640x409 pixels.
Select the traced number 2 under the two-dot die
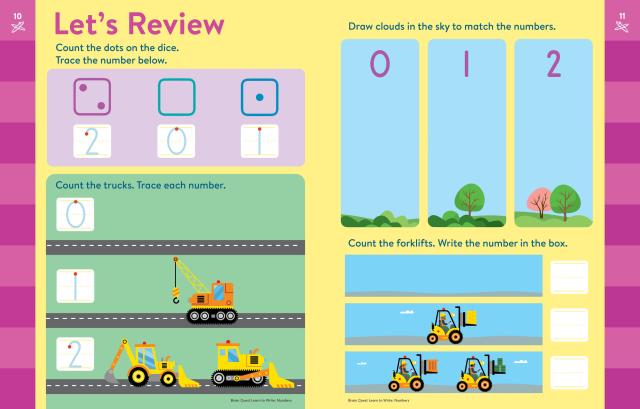(x=91, y=142)
